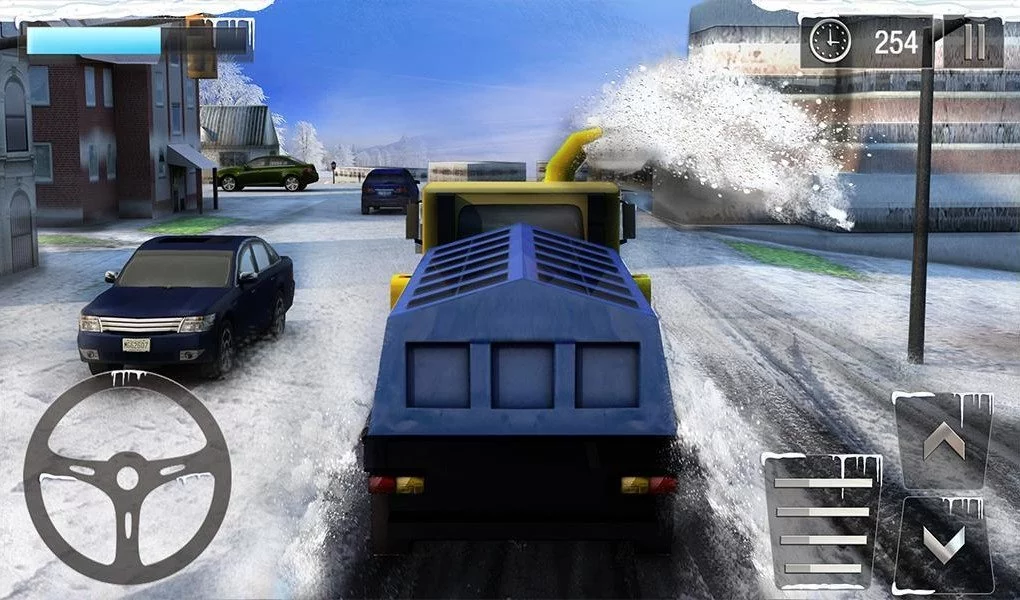The height and width of the screenshot is (600, 1020).
Task: Pause the game with the pause button
Action: 974,42
